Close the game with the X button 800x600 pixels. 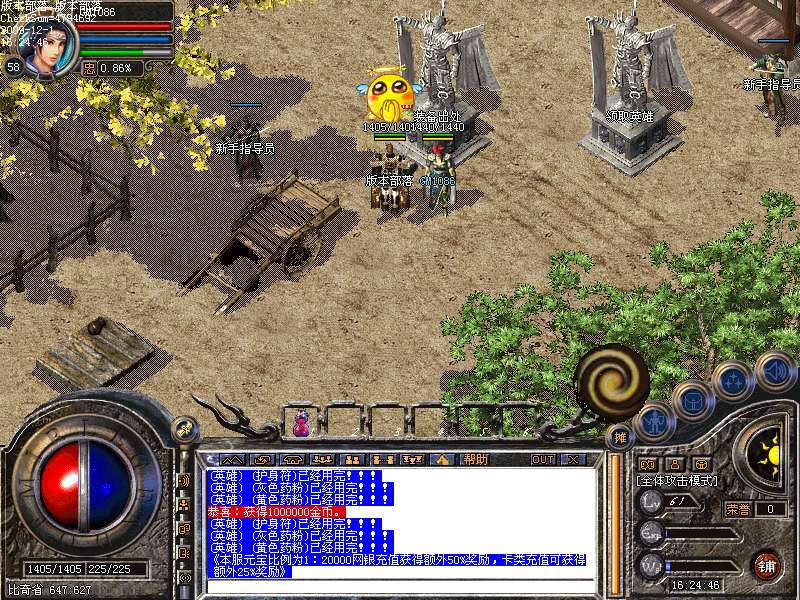tap(573, 459)
